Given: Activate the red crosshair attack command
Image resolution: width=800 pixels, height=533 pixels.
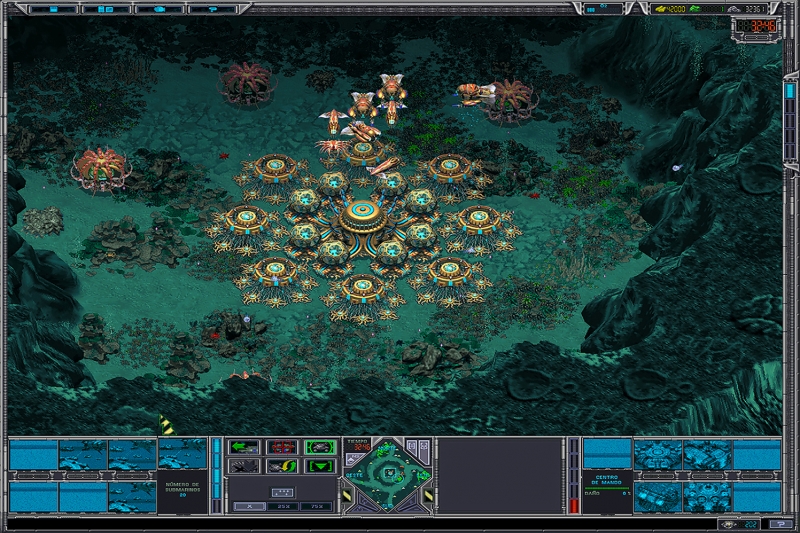Looking at the screenshot, I should (x=282, y=447).
